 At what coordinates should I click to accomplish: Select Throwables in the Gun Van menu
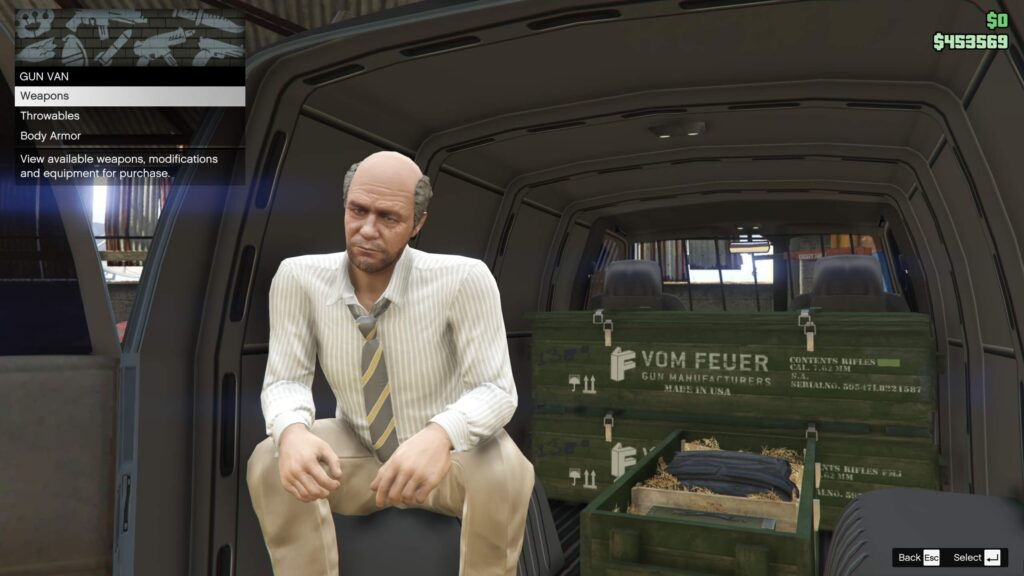click(129, 116)
